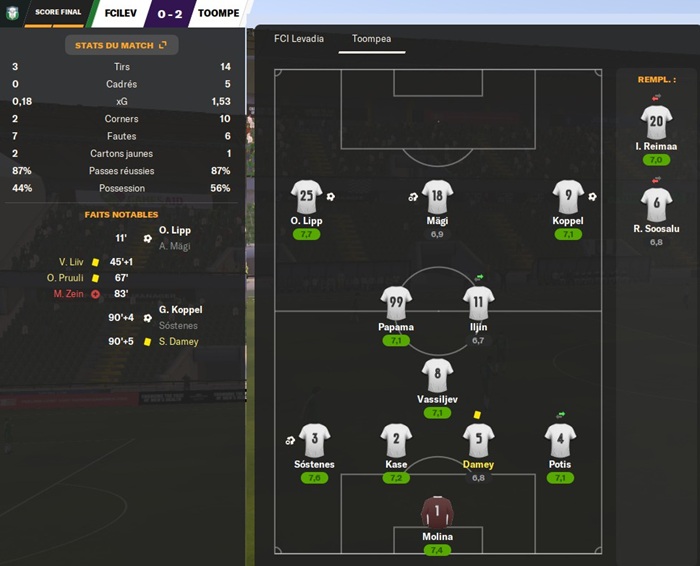Click Damey's number 5 shirt
700x566 pixels.
coord(478,441)
